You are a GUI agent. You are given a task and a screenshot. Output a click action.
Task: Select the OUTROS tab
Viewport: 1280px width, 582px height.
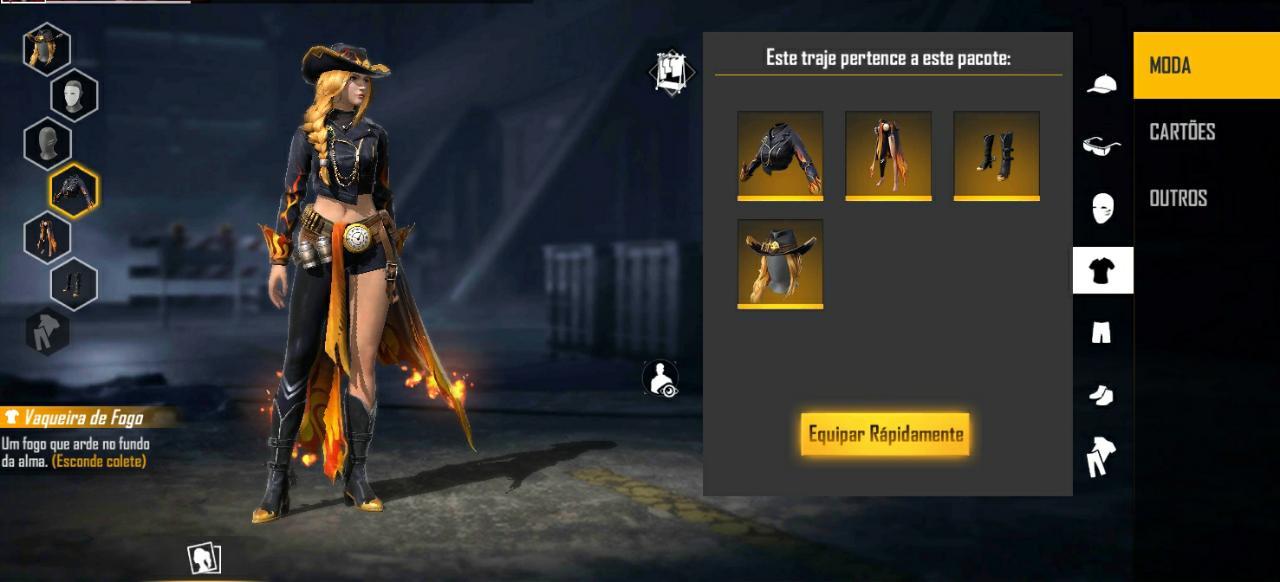tap(1178, 198)
